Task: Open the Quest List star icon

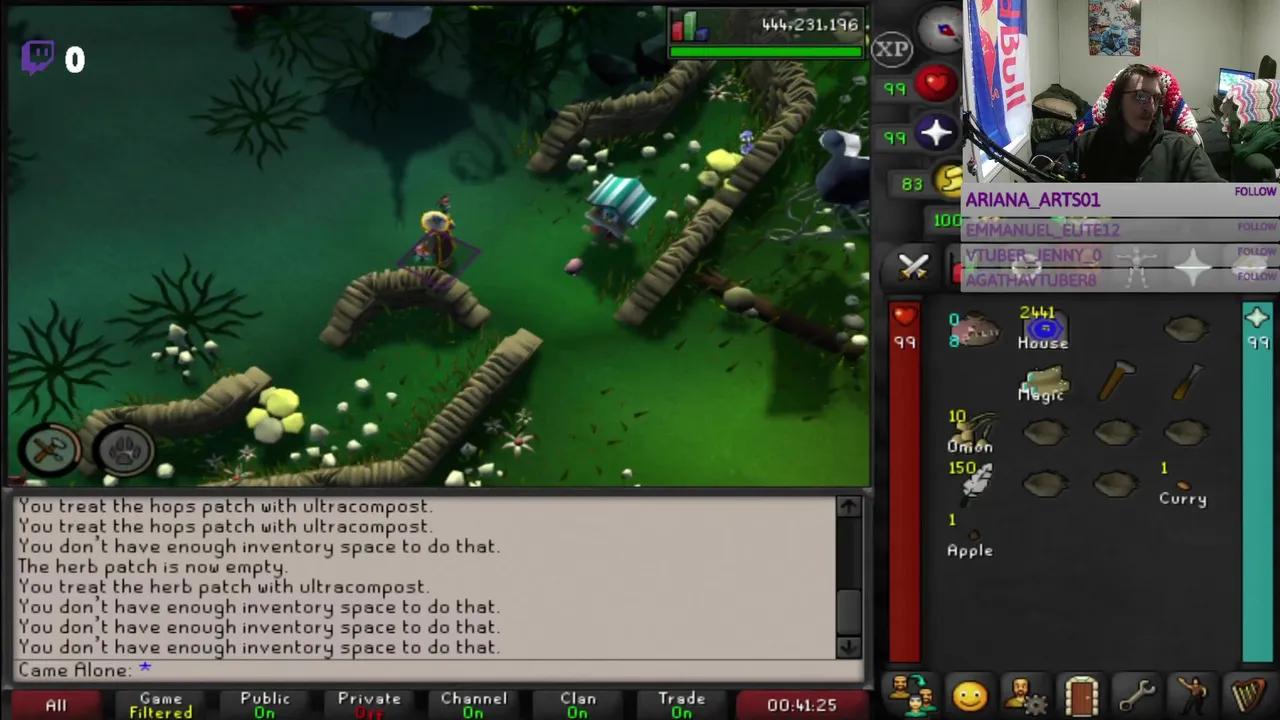Action: 1026,268
